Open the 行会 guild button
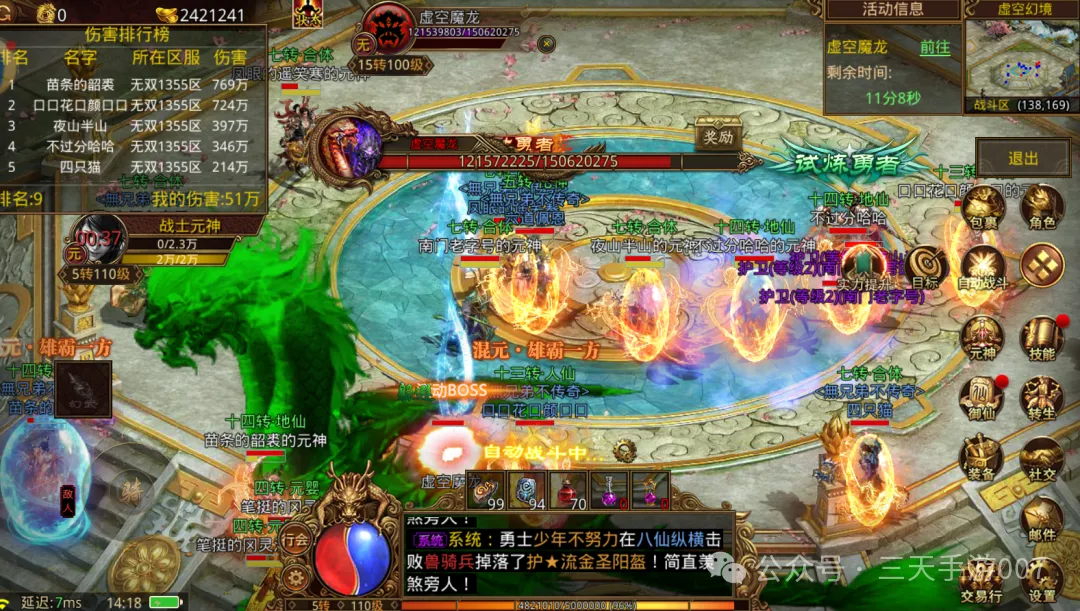 point(295,538)
